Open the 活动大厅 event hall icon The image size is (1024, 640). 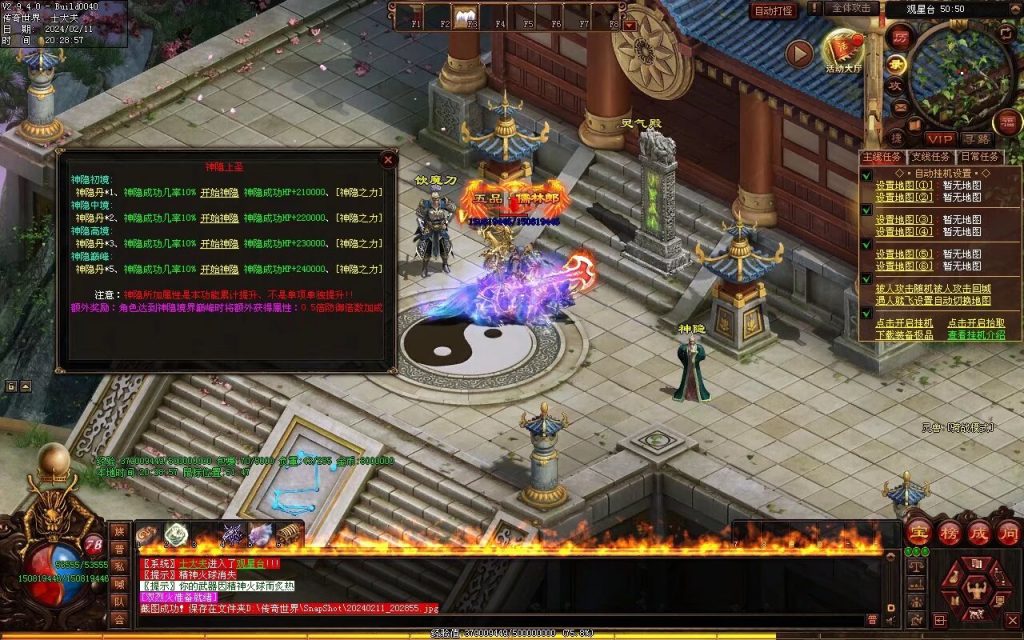(x=843, y=51)
